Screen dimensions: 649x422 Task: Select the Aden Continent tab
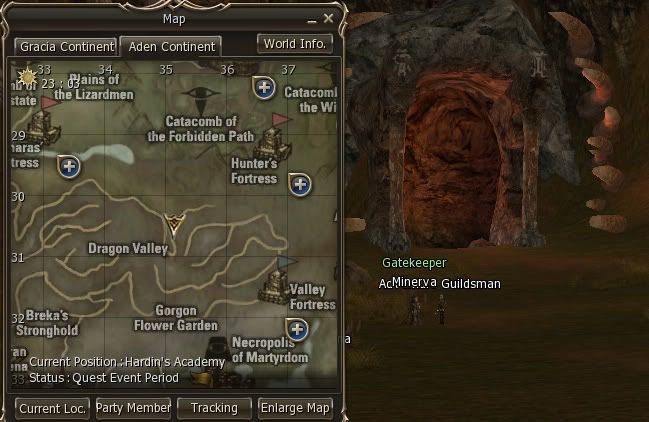[170, 47]
